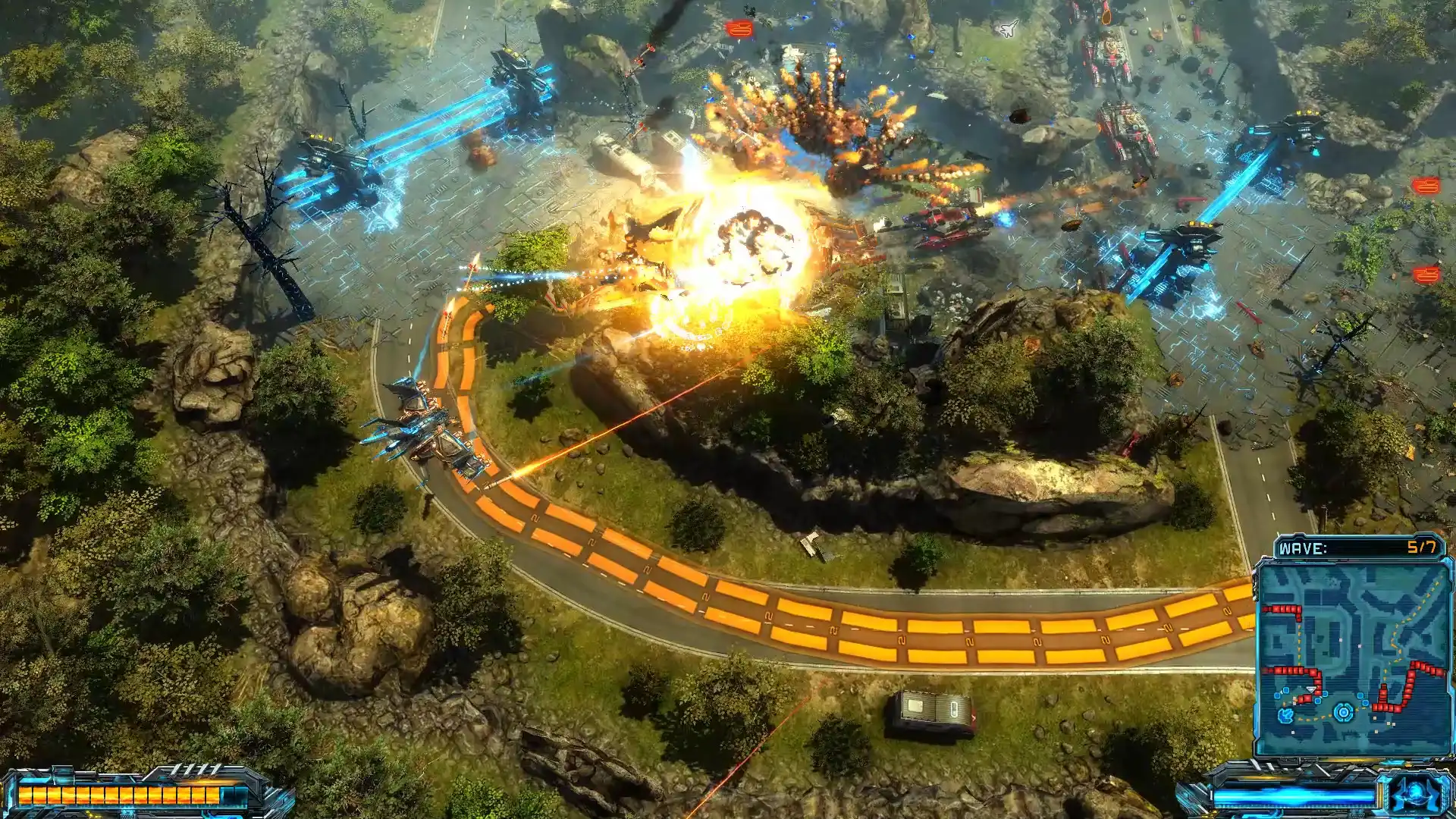The image size is (1456, 819).
Task: Click the white fighter jet marker at the top
Action: (x=1009, y=29)
